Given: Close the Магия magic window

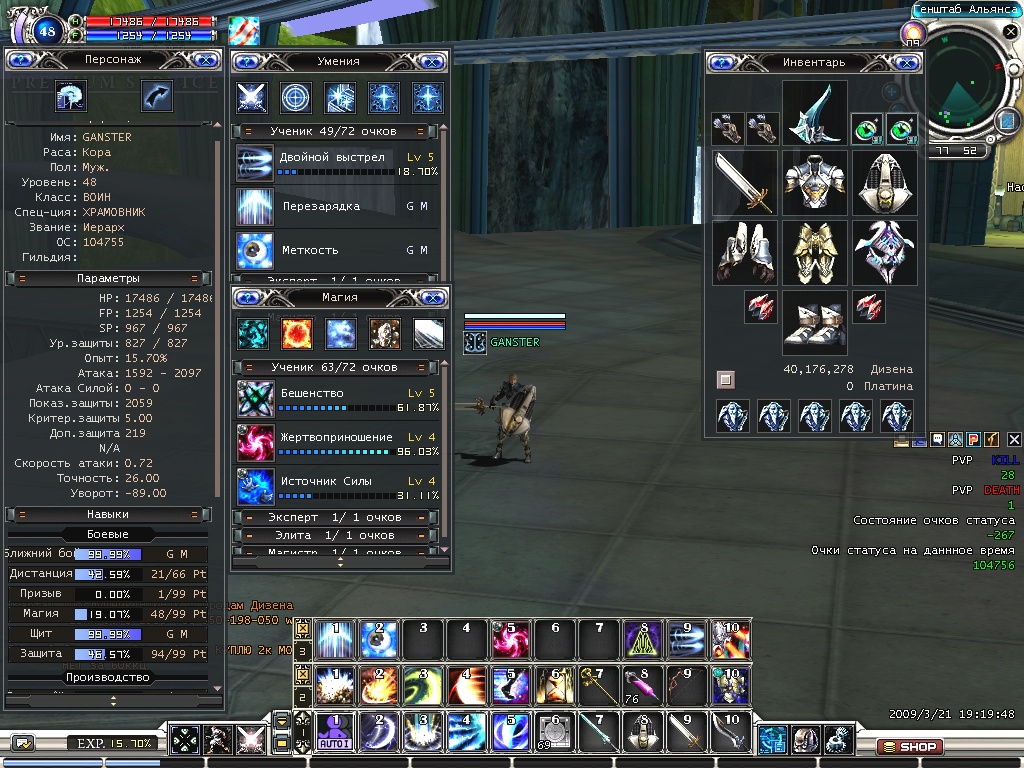Looking at the screenshot, I should pyautogui.click(x=432, y=297).
